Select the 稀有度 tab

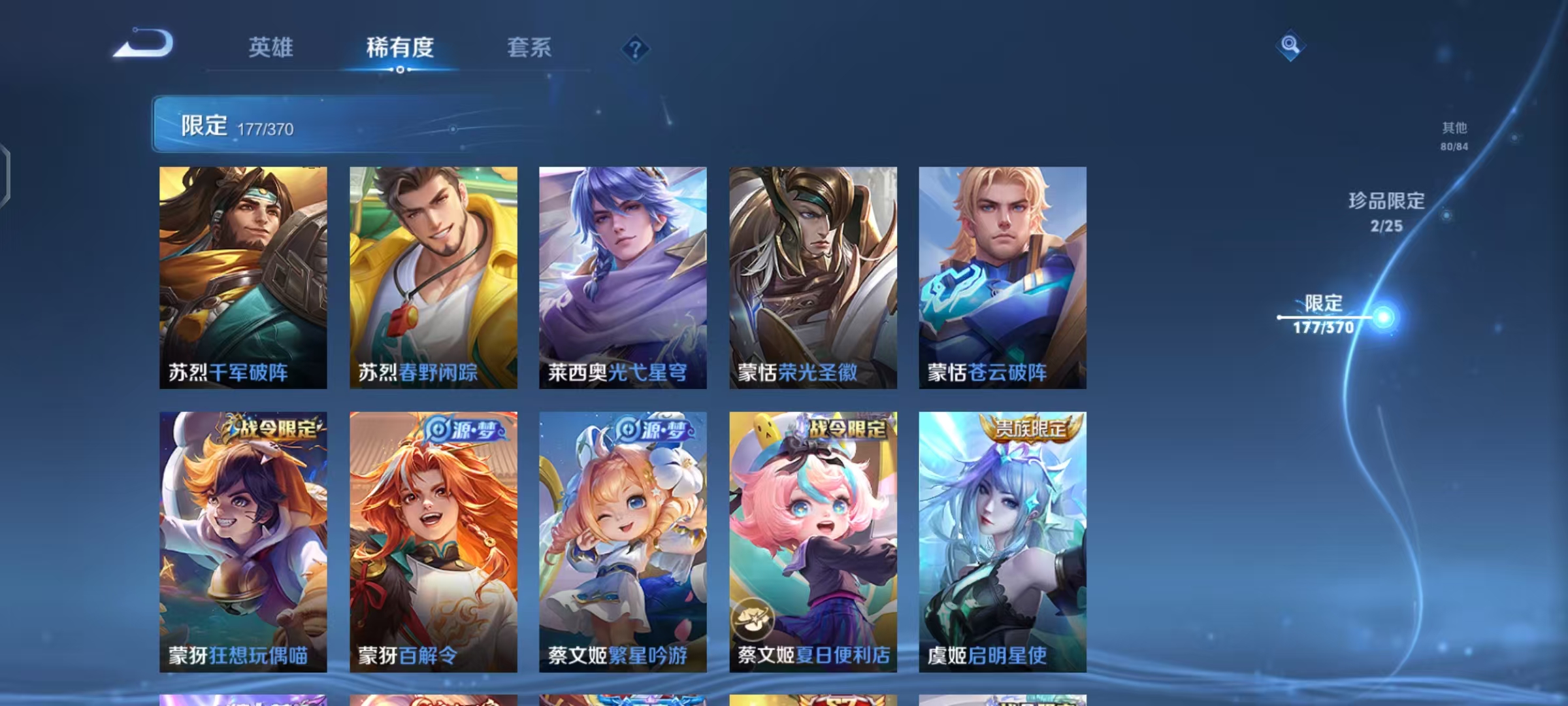click(401, 48)
